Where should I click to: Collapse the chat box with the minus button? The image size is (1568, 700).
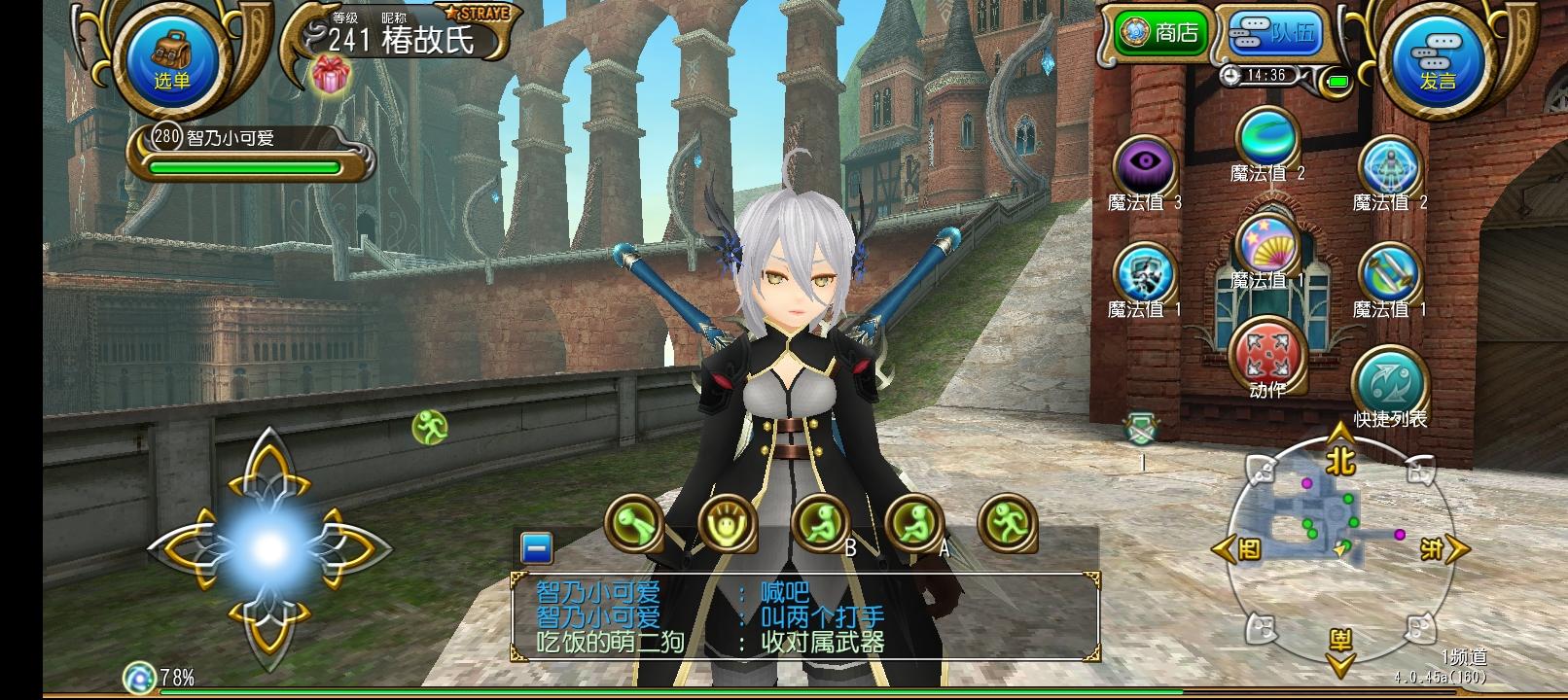coord(536,549)
